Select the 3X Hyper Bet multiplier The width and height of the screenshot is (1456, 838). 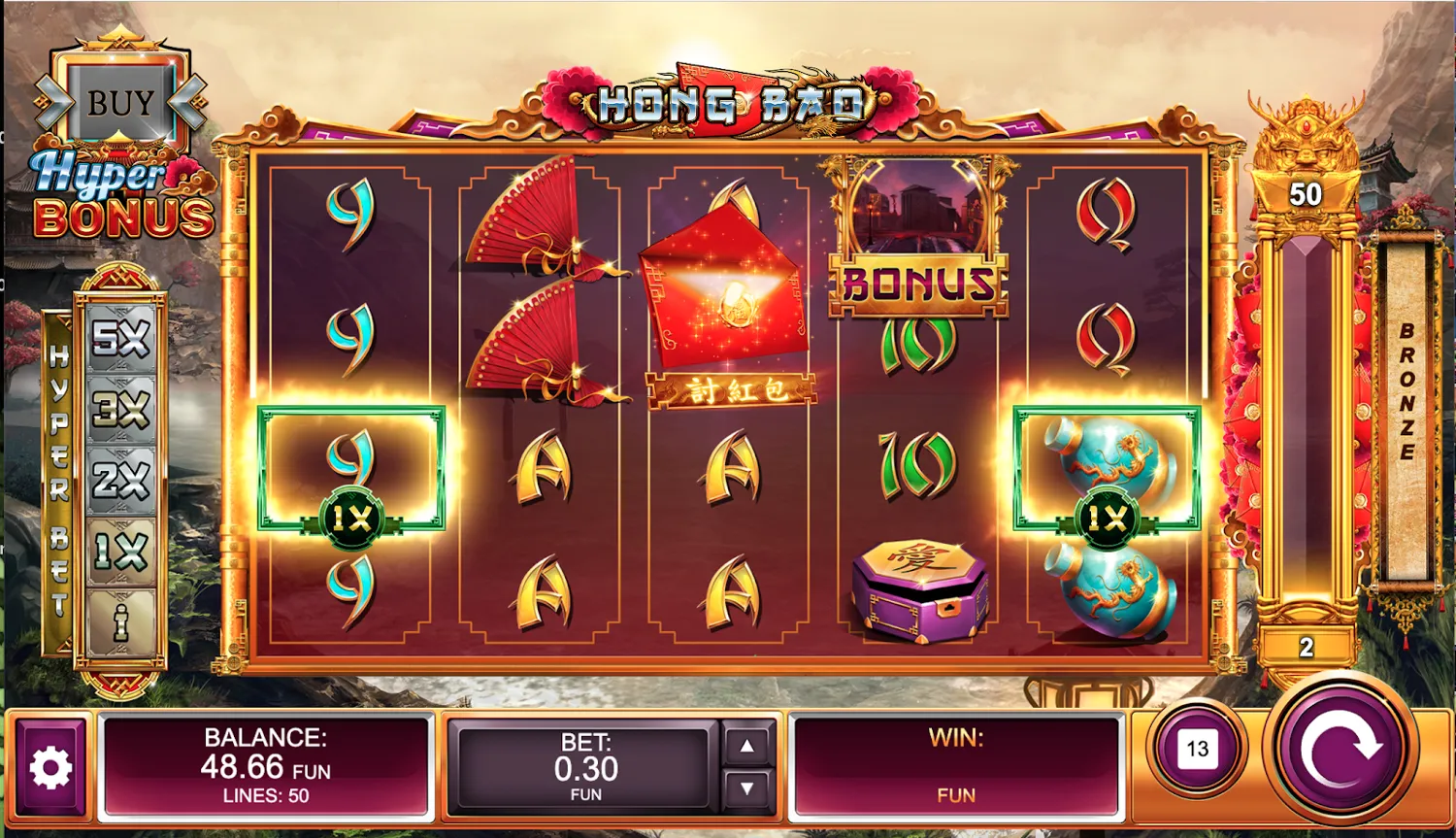(x=118, y=411)
